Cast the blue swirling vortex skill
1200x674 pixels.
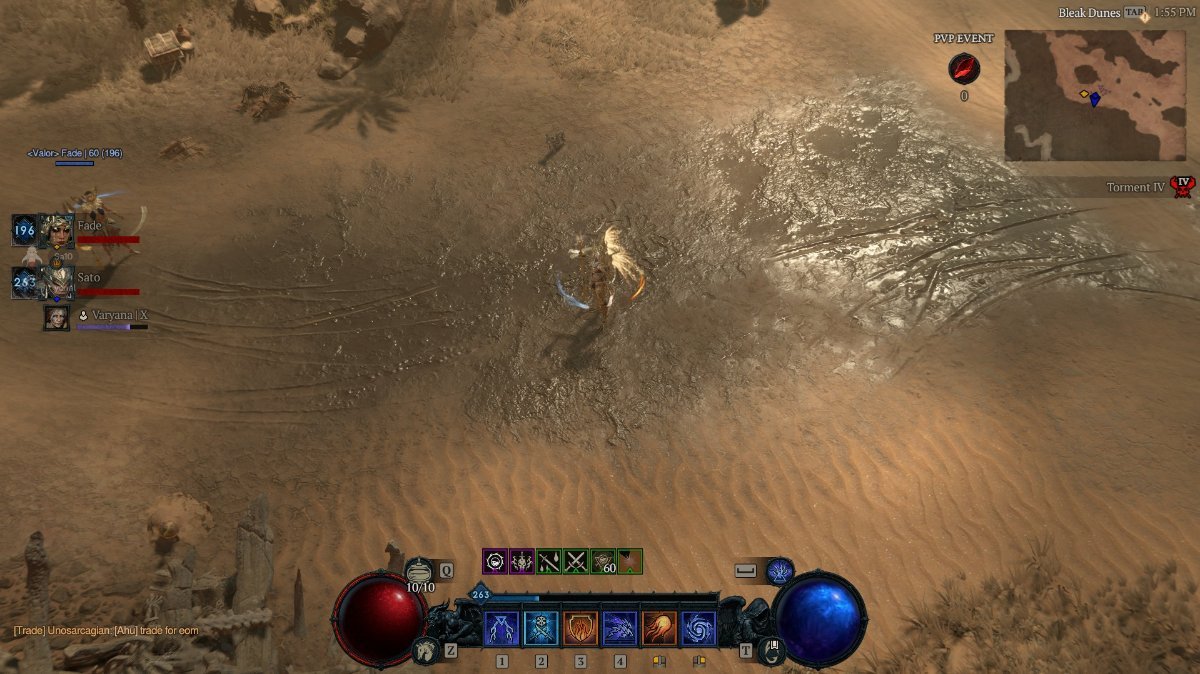(698, 629)
